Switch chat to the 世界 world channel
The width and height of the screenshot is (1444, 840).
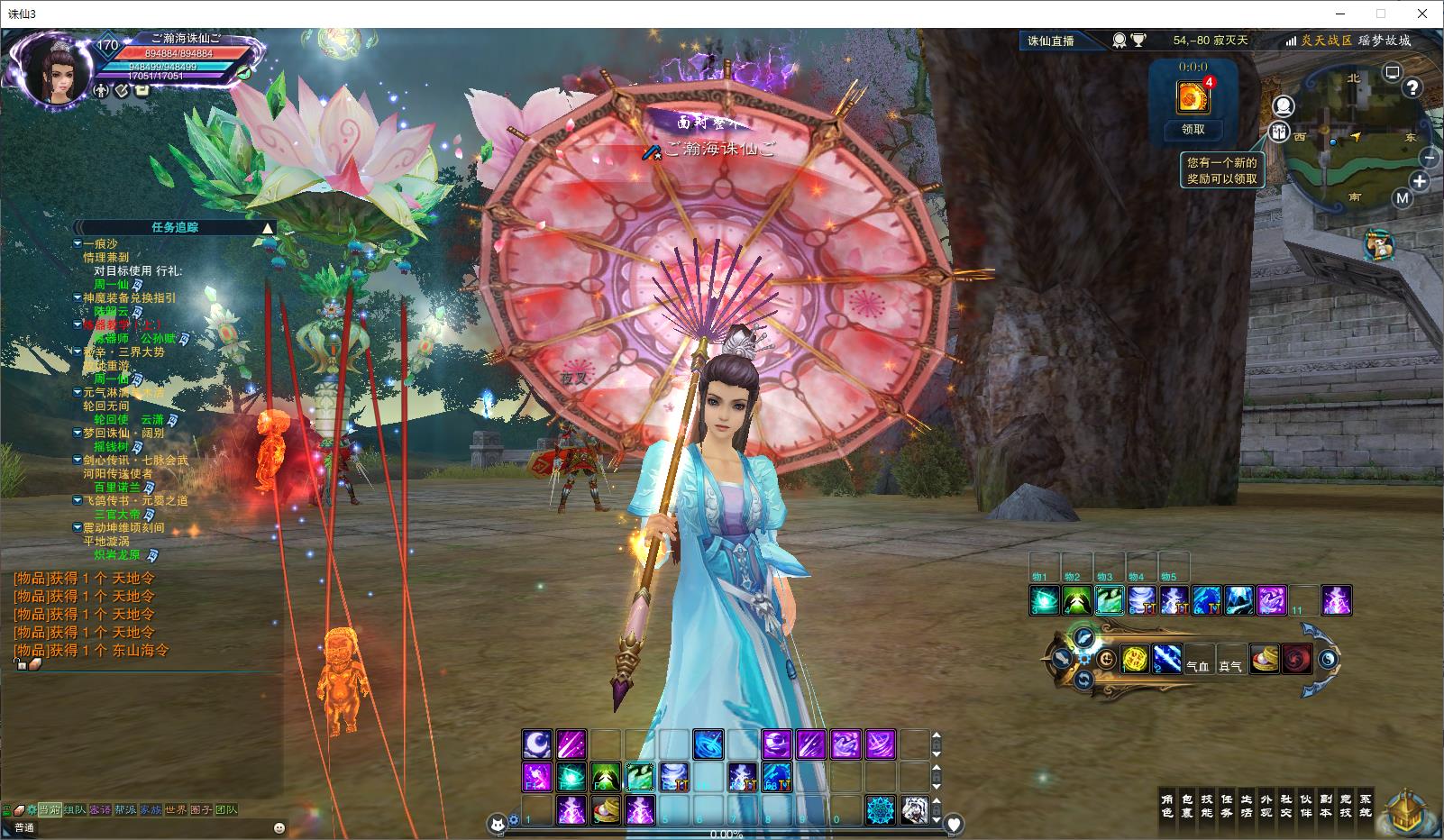click(176, 809)
